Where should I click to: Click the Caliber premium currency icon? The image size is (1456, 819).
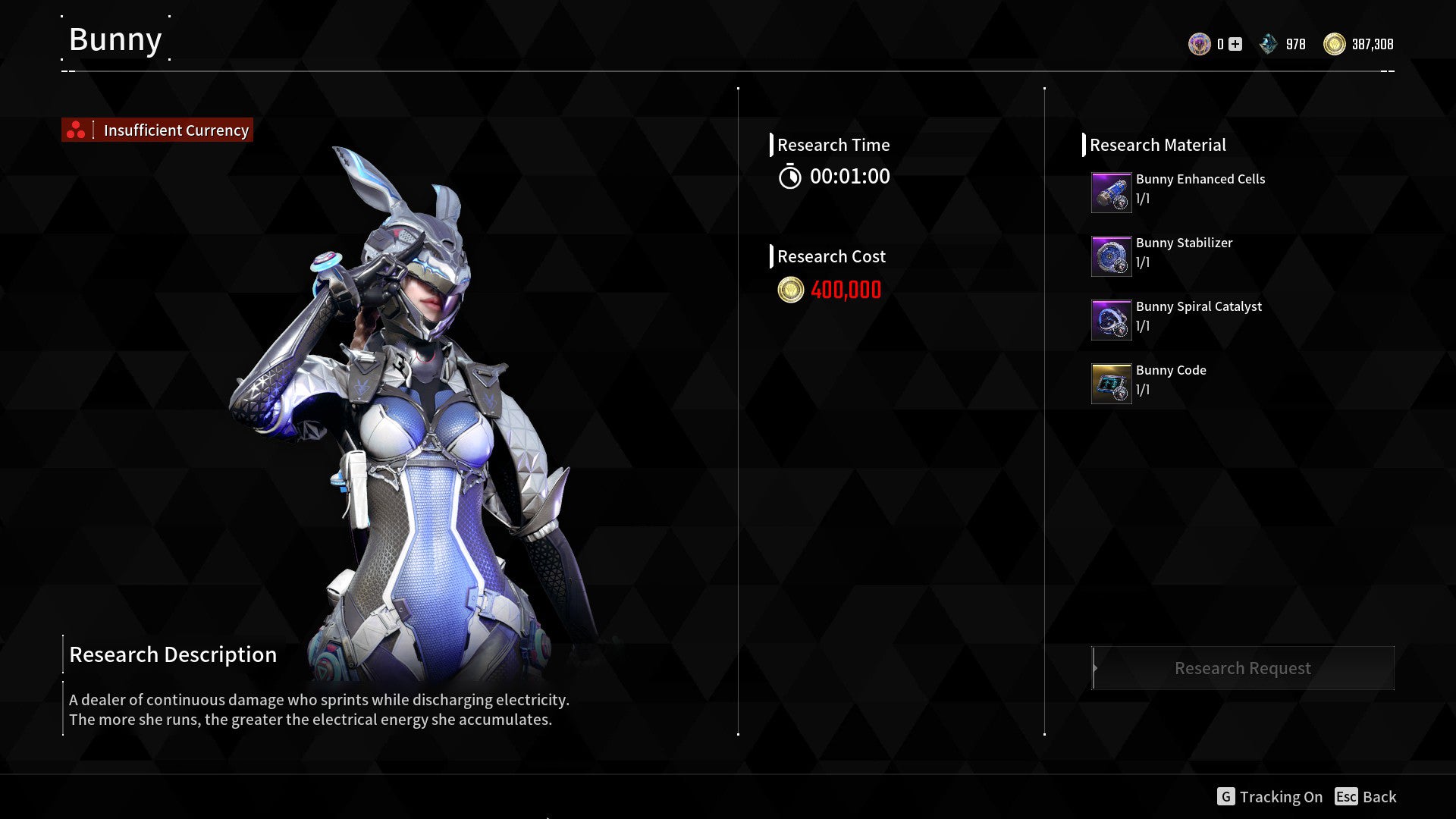point(1200,43)
